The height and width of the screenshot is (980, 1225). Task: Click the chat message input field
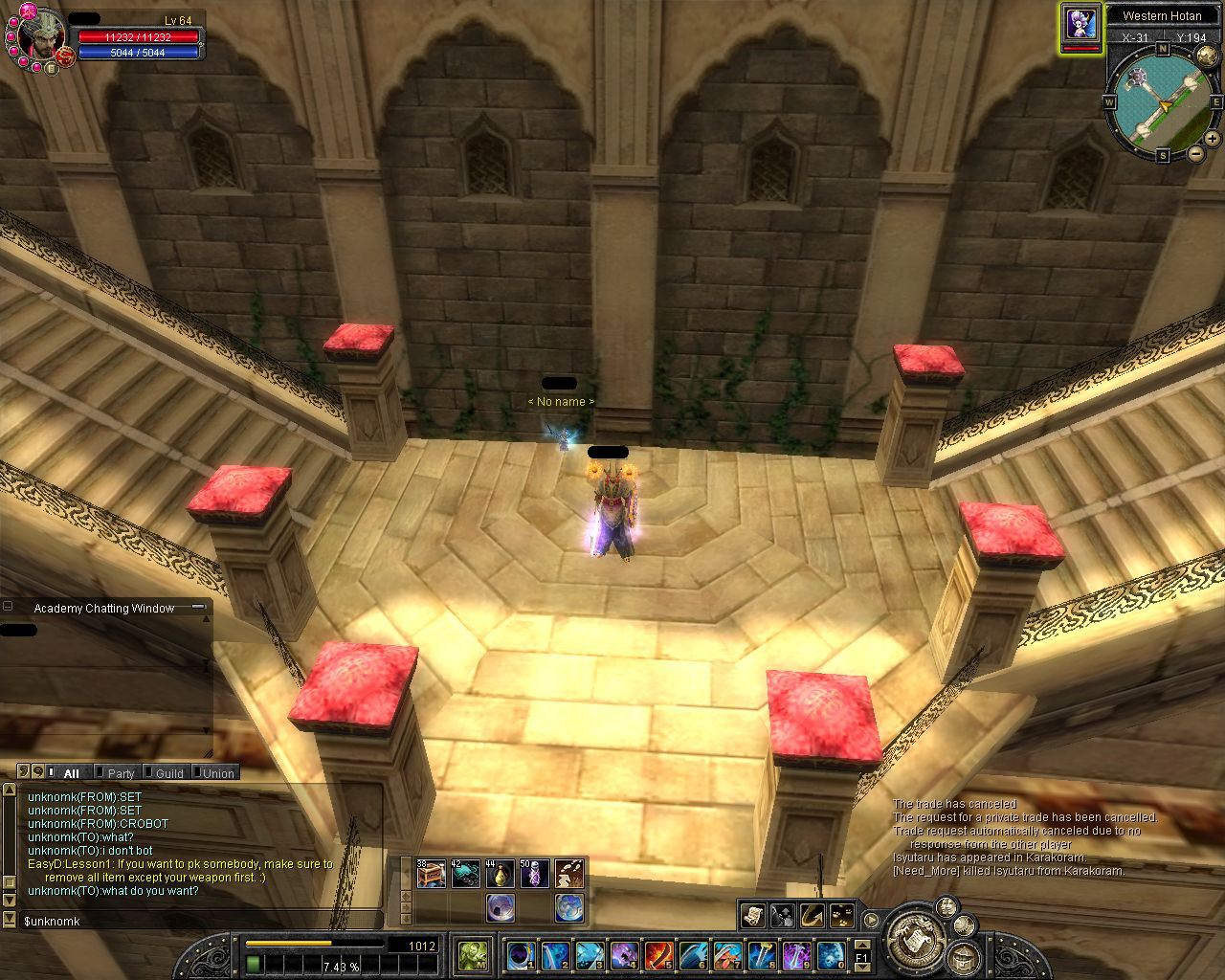pyautogui.click(x=191, y=921)
